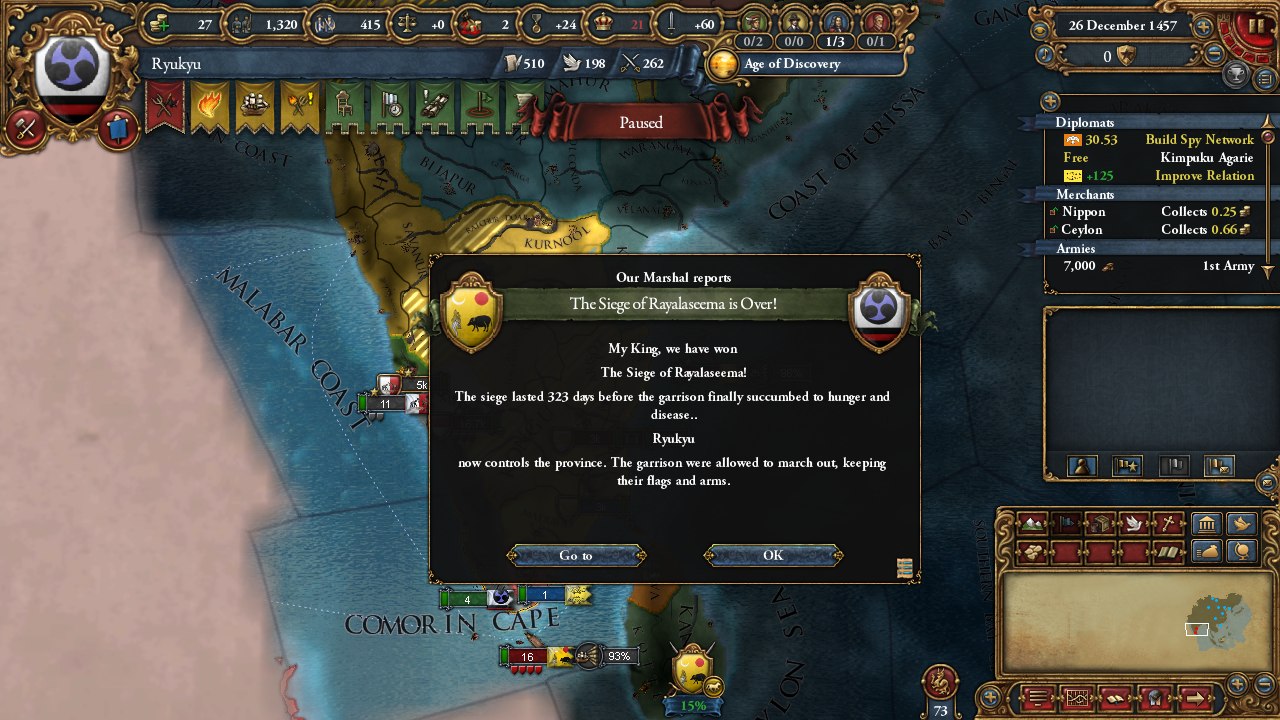Click the red rebels alert banner
The image size is (1280, 720).
[164, 108]
